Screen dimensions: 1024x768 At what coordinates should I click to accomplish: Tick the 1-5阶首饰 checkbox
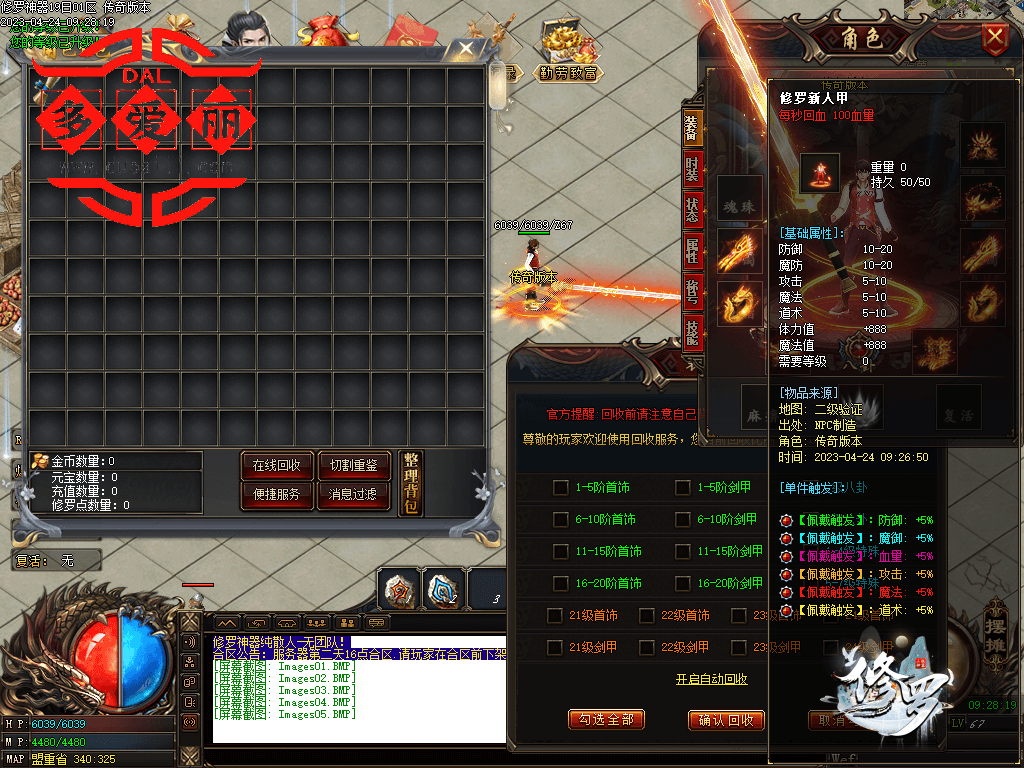click(x=560, y=488)
